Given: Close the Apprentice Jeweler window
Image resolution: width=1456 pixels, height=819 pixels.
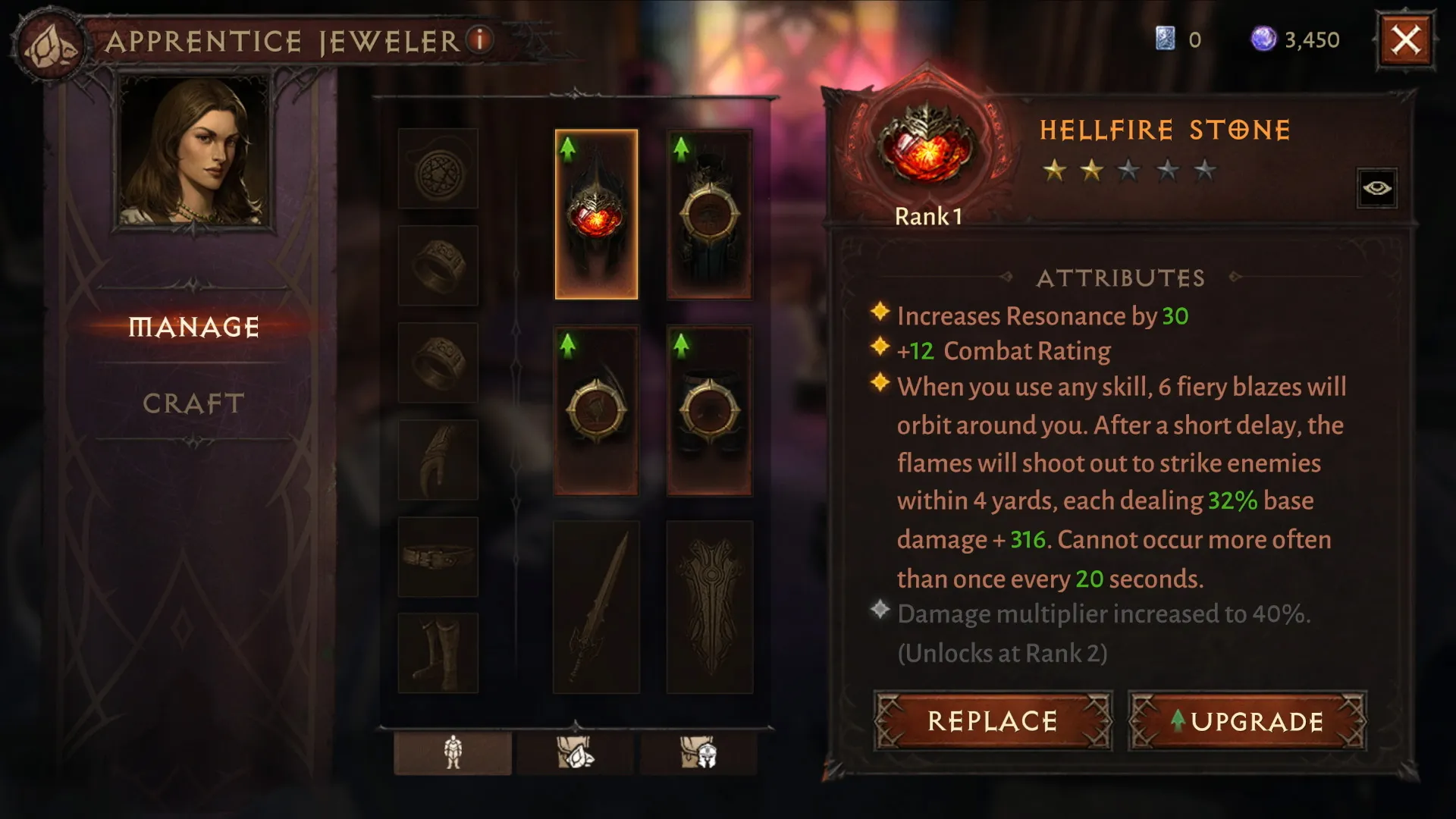Looking at the screenshot, I should pos(1405,40).
